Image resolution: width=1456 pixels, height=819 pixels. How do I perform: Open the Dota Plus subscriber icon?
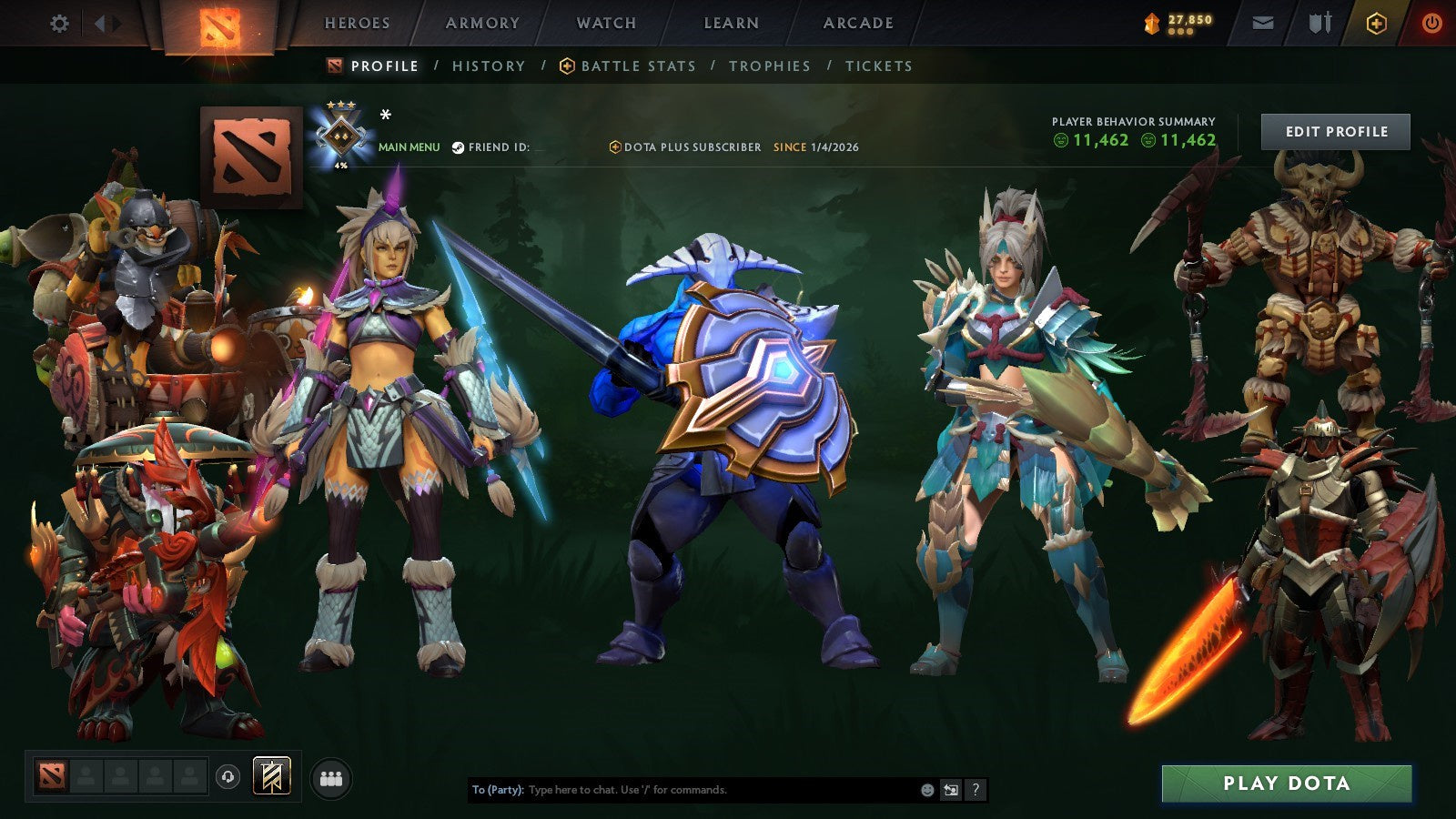point(615,146)
